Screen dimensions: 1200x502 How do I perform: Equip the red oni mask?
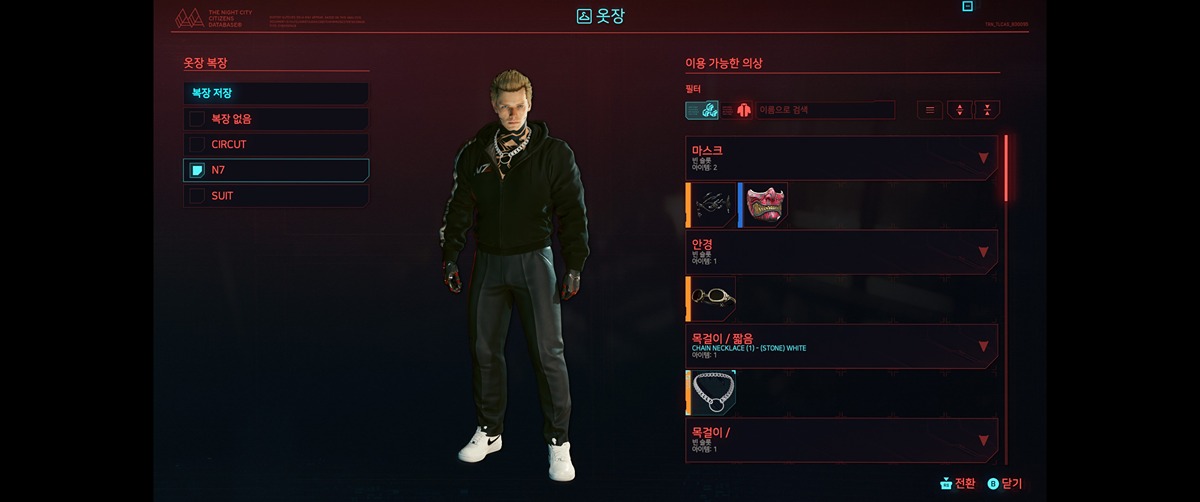point(765,204)
